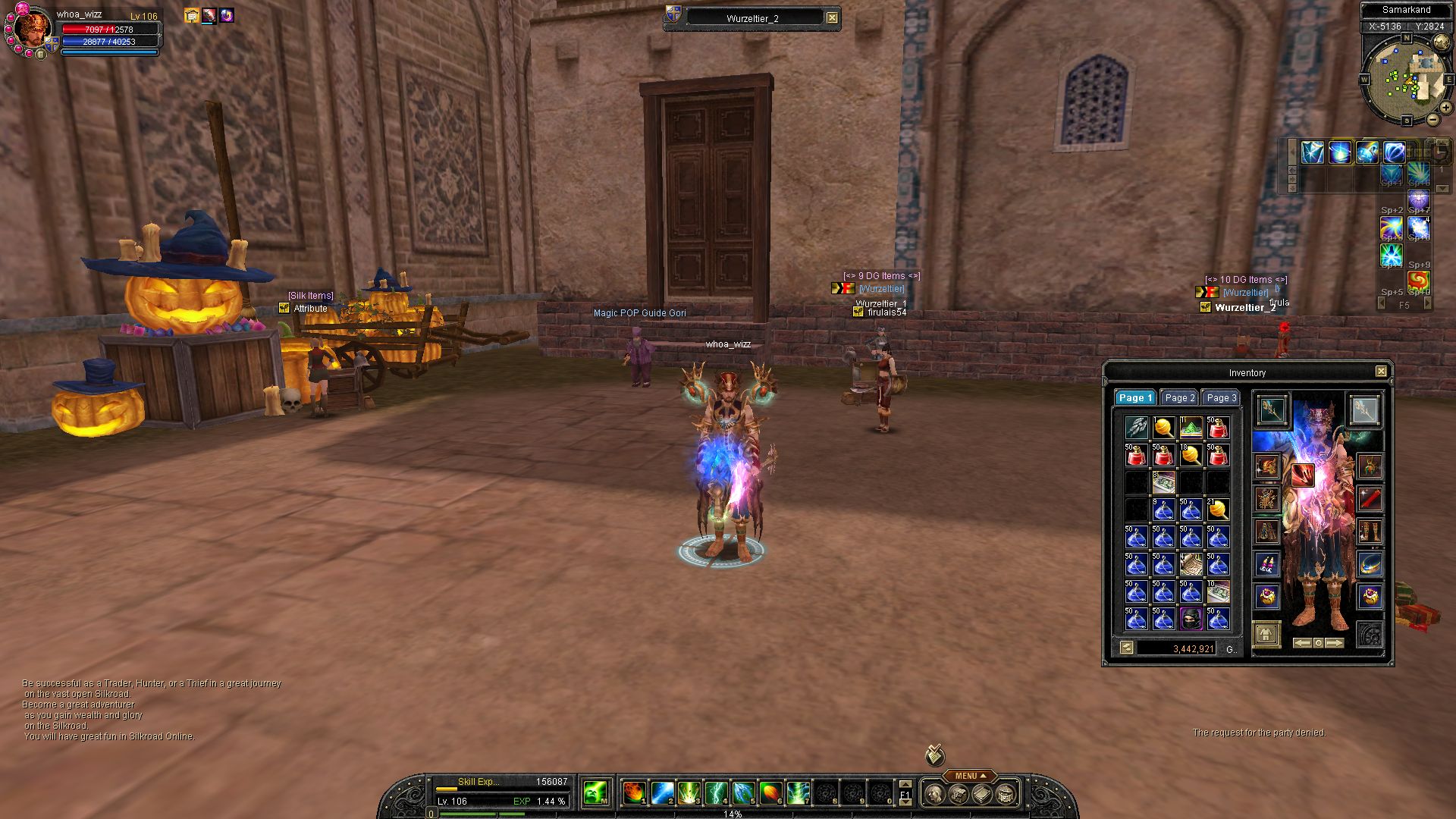Open the world map globe button

click(1442, 42)
